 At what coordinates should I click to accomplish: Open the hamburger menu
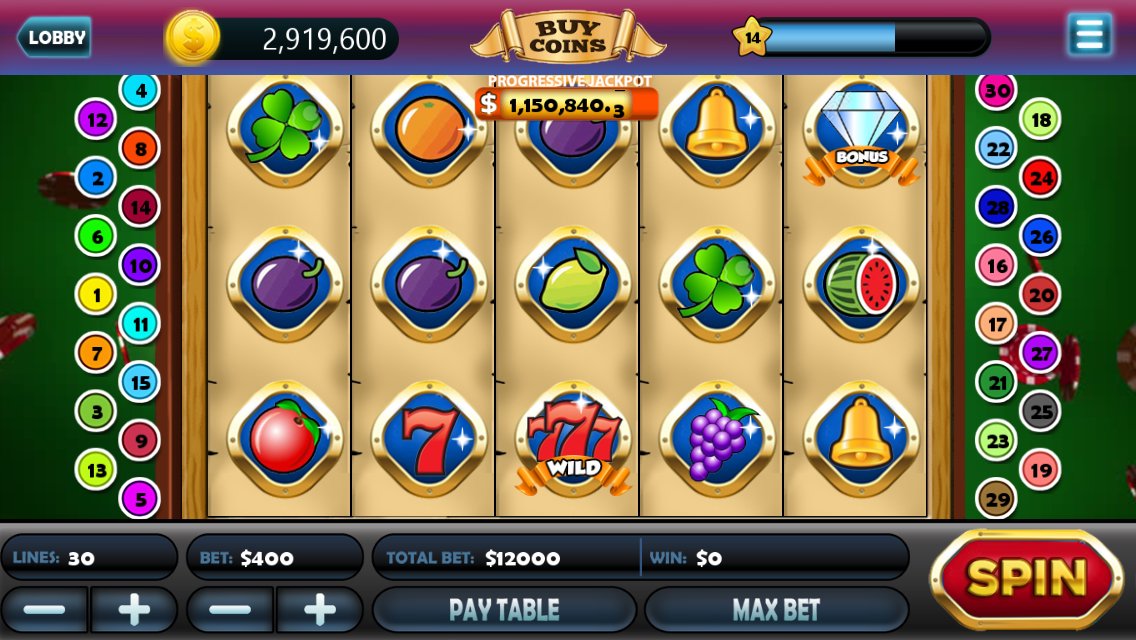[1089, 35]
